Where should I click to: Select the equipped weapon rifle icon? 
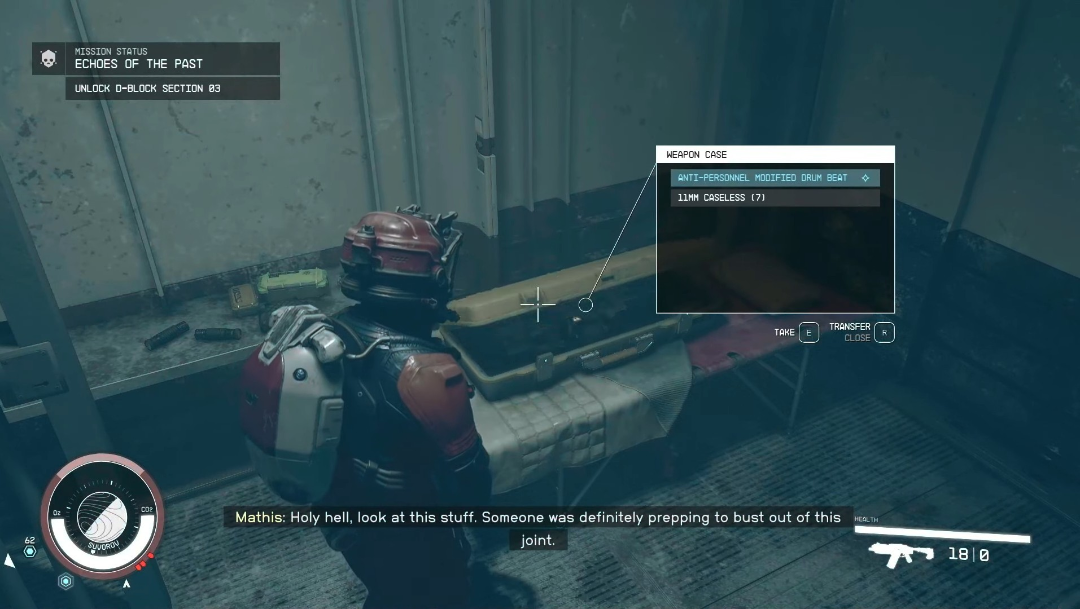click(902, 554)
